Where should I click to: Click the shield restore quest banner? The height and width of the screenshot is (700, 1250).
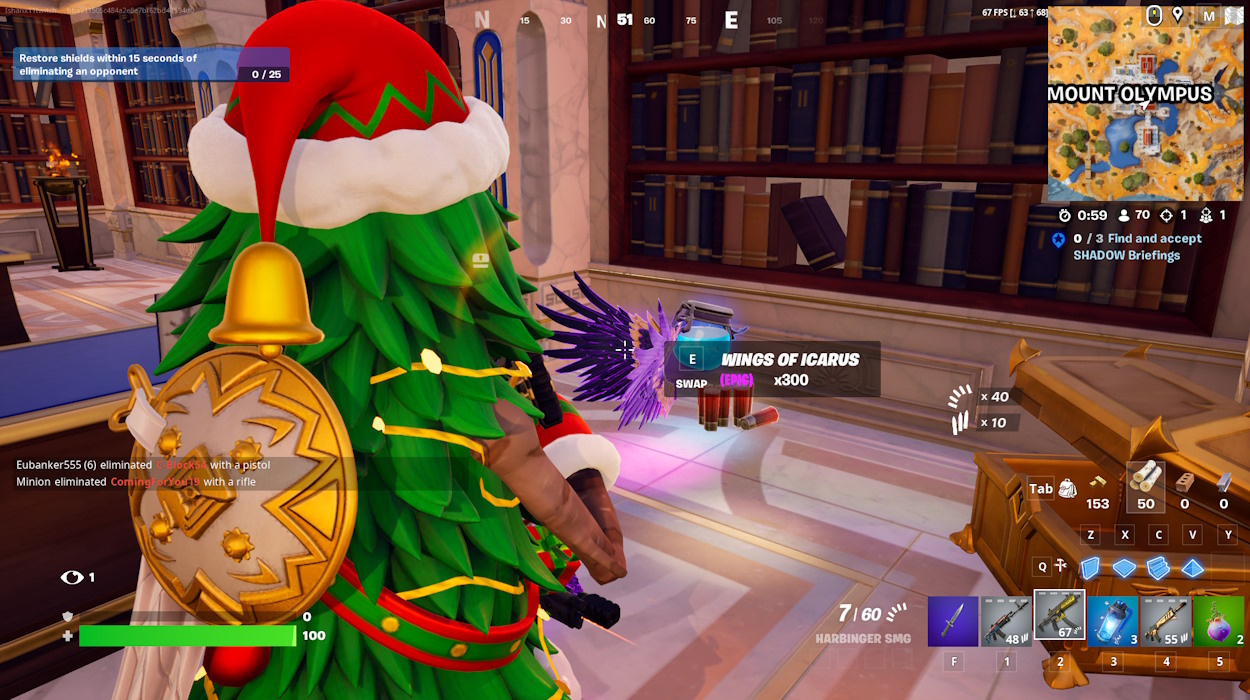pyautogui.click(x=150, y=65)
